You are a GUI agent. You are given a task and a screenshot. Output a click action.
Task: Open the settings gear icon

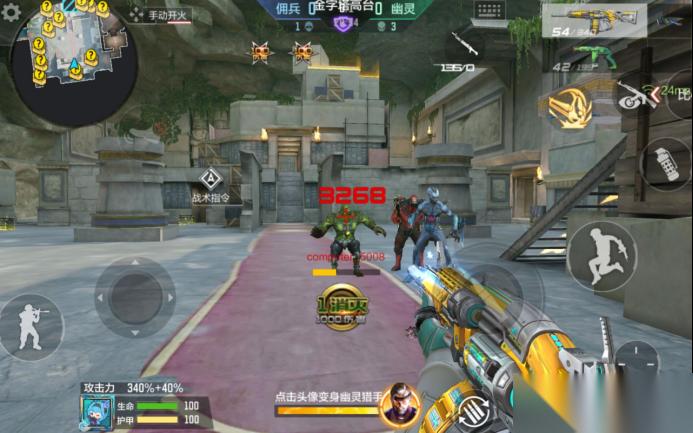coord(11,13)
